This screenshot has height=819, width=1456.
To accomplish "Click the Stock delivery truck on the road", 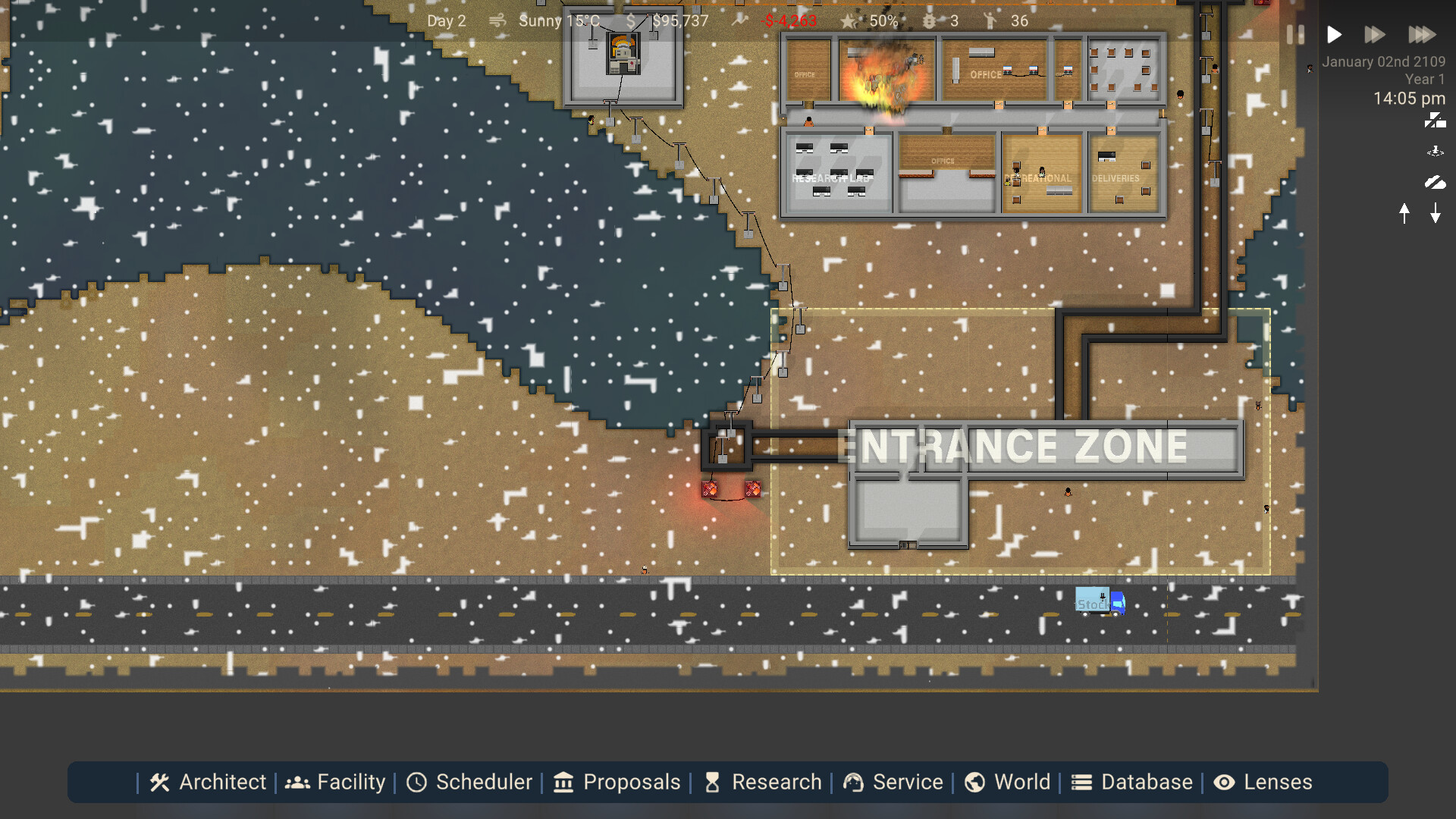I will (1099, 601).
